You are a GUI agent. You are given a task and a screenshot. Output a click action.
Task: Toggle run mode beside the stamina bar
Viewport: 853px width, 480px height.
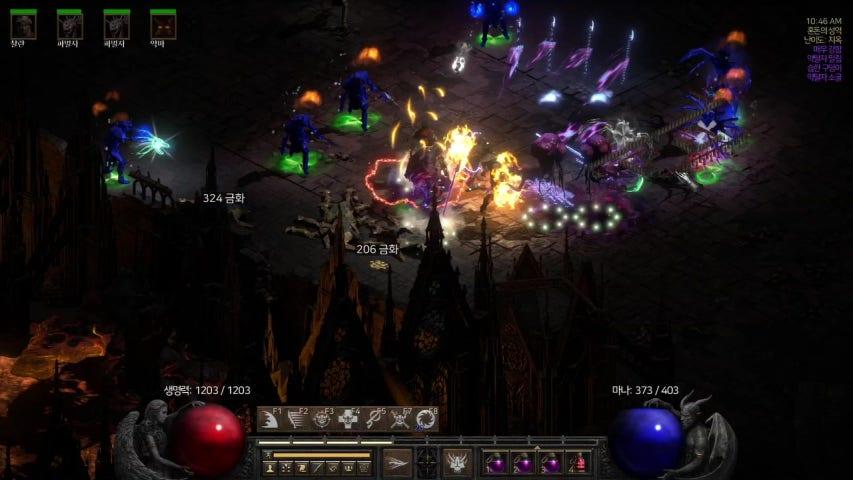point(266,455)
